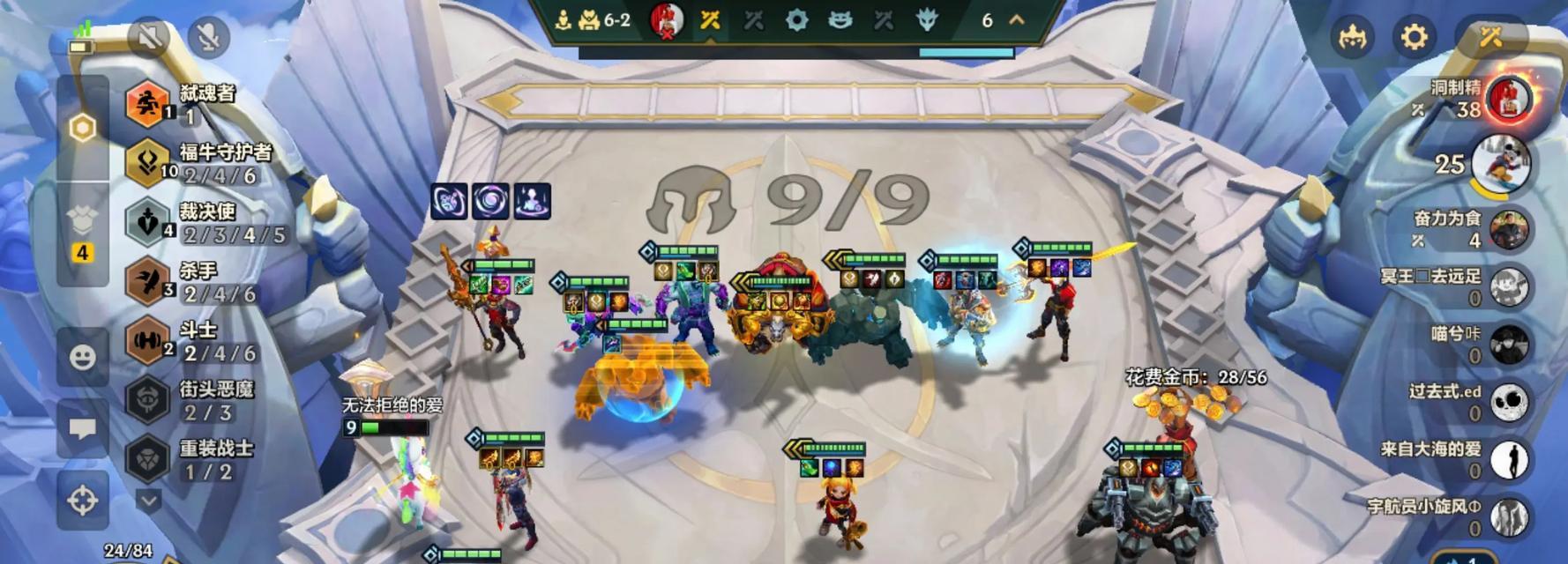Screen dimensions: 1568x564
Task: Click the 斗士 trait entry
Action: click(146, 340)
